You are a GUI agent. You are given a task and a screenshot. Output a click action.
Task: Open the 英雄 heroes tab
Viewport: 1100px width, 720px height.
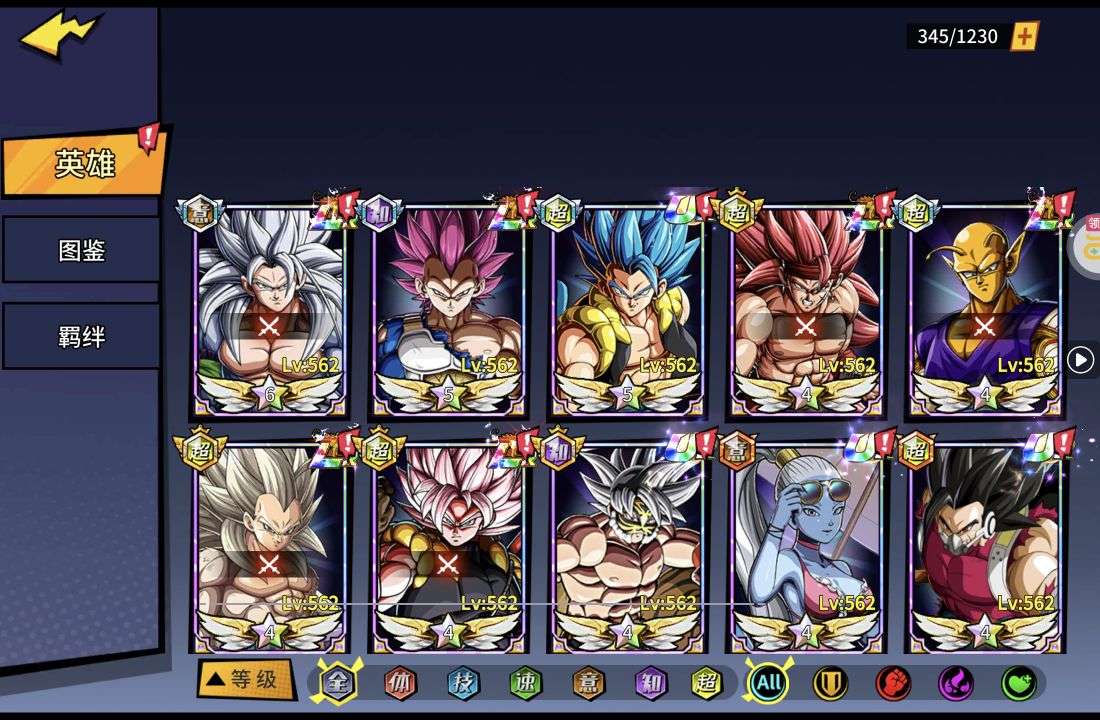83,164
